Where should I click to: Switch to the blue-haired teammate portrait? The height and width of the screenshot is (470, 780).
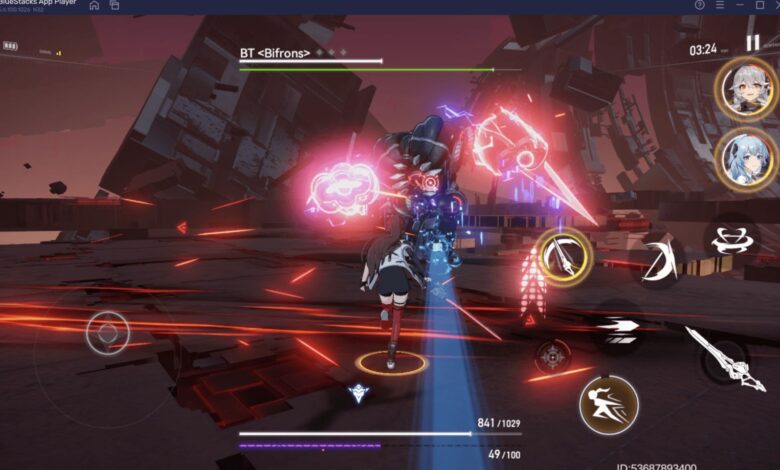pyautogui.click(x=745, y=158)
